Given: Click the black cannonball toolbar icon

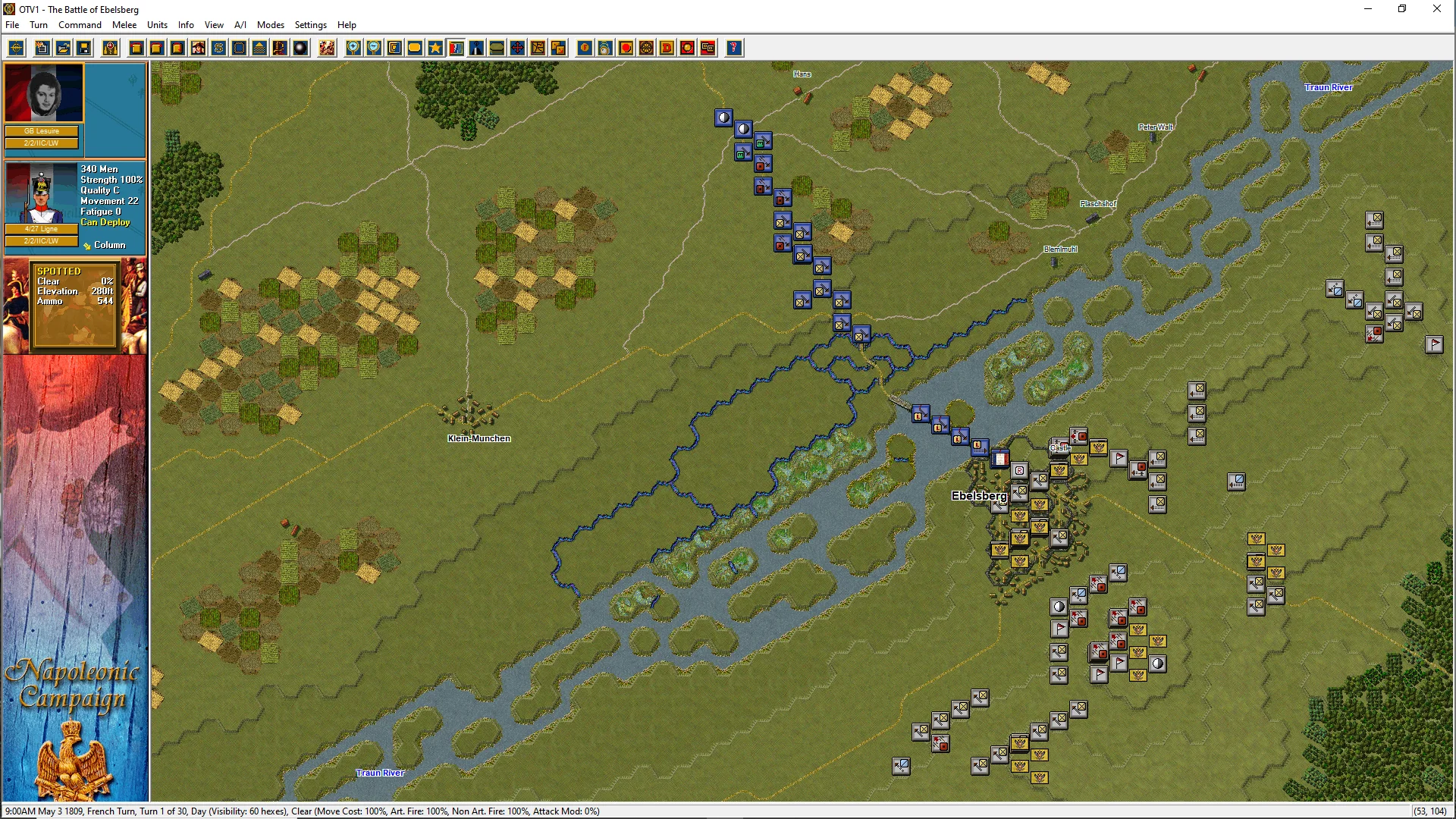Looking at the screenshot, I should [x=301, y=49].
